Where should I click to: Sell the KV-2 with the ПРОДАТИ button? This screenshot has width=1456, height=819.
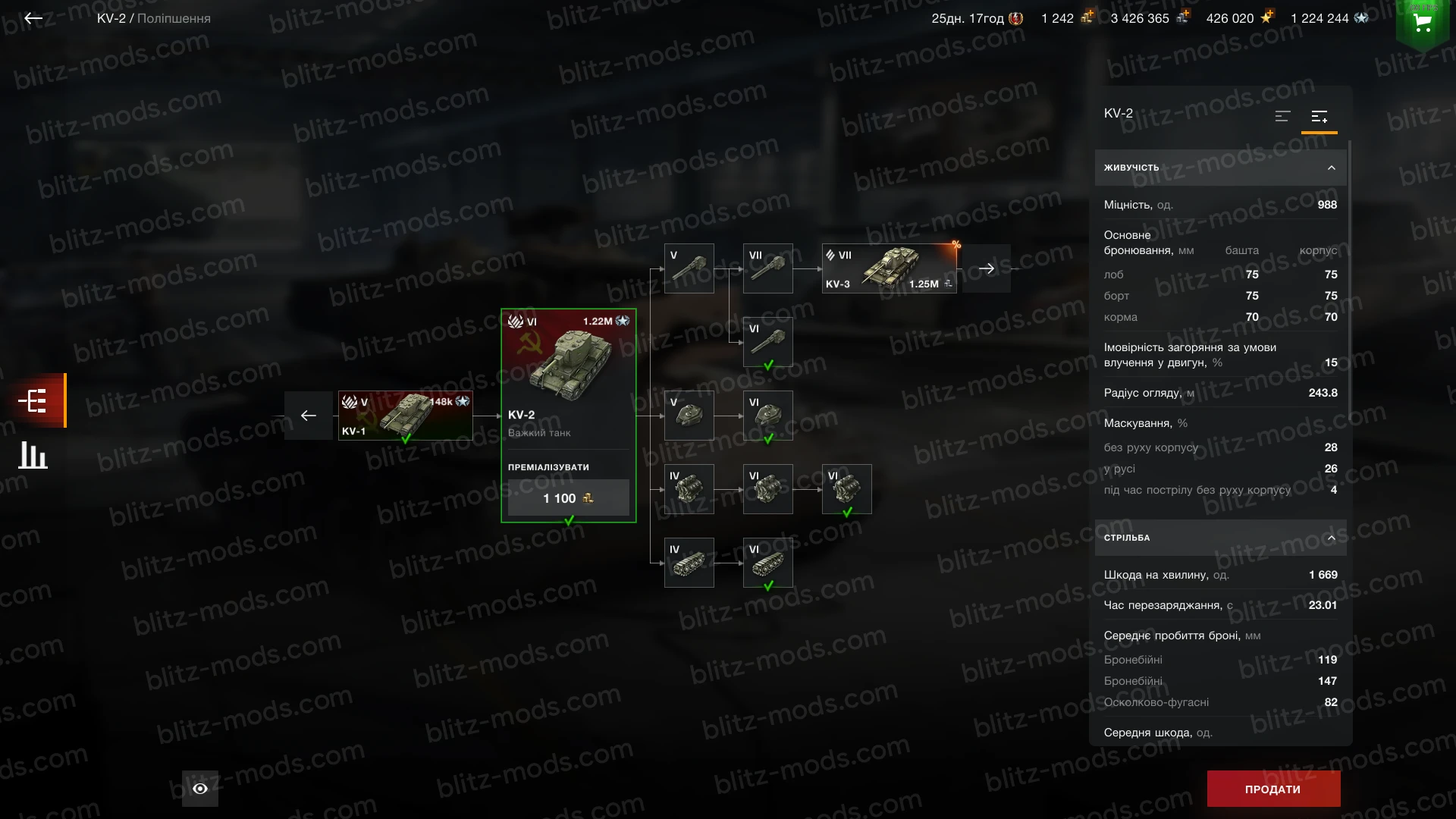(1273, 789)
